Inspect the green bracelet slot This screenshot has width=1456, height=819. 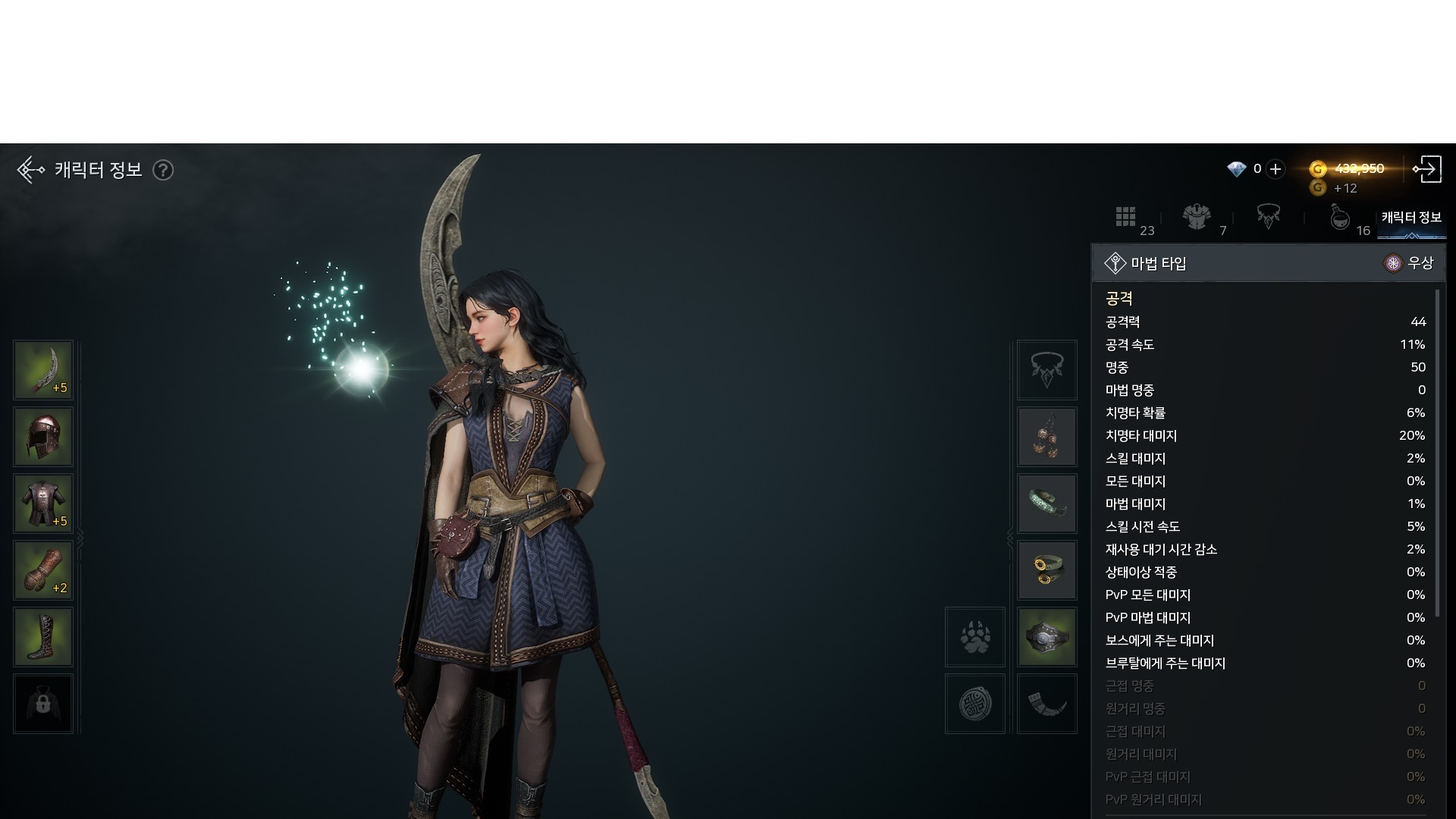(1047, 504)
